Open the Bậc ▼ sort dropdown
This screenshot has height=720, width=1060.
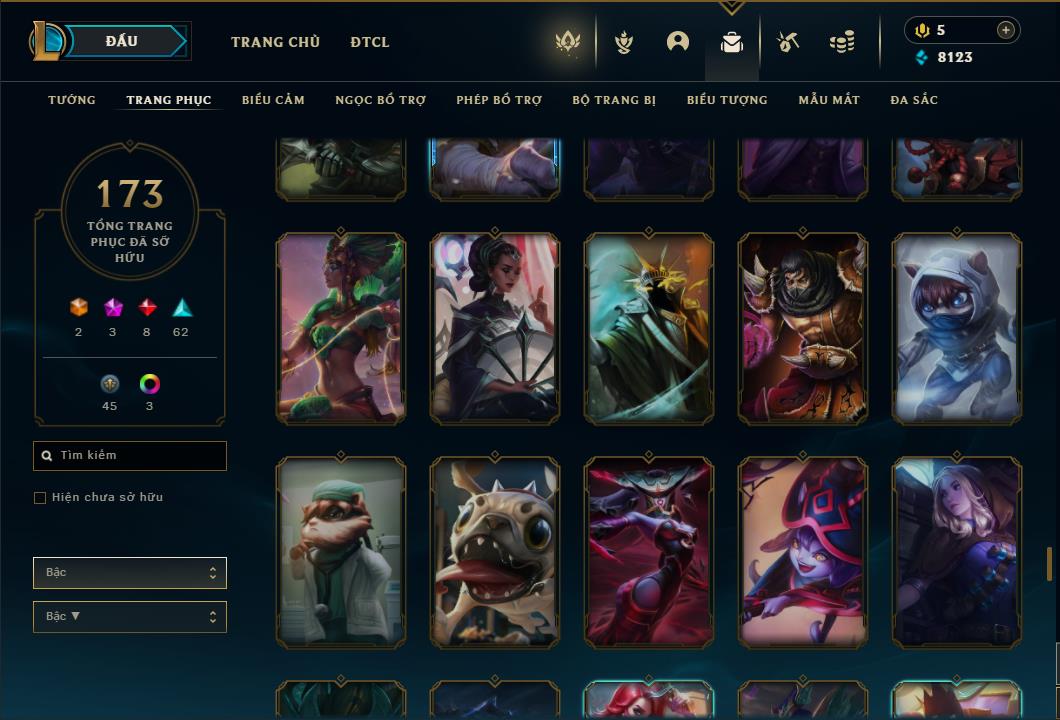130,617
